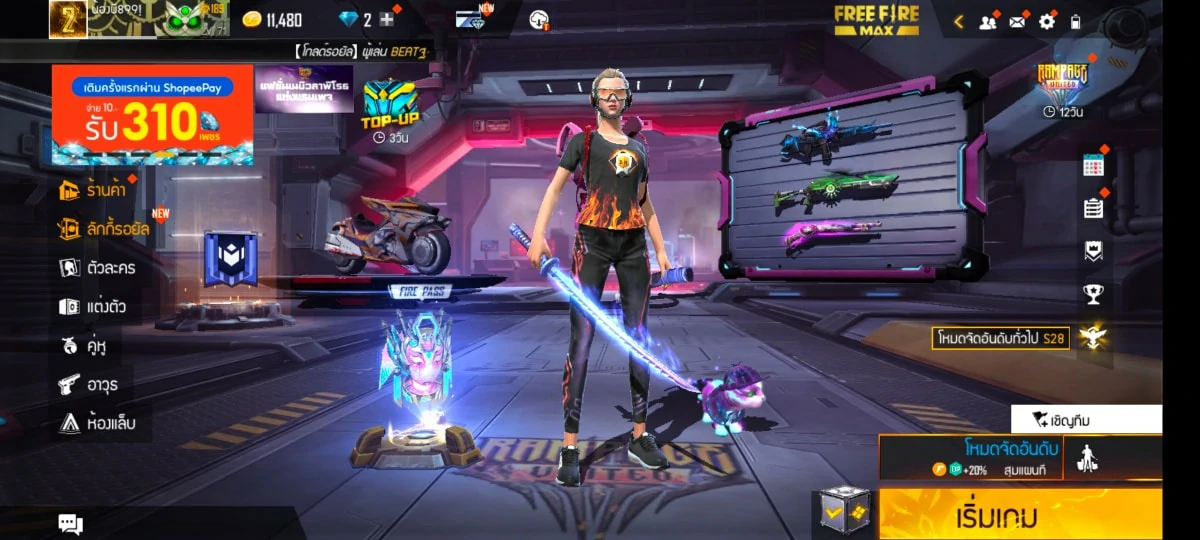Invite teammates with the เชิญทีม button
1200x540 pixels.
click(x=1086, y=419)
